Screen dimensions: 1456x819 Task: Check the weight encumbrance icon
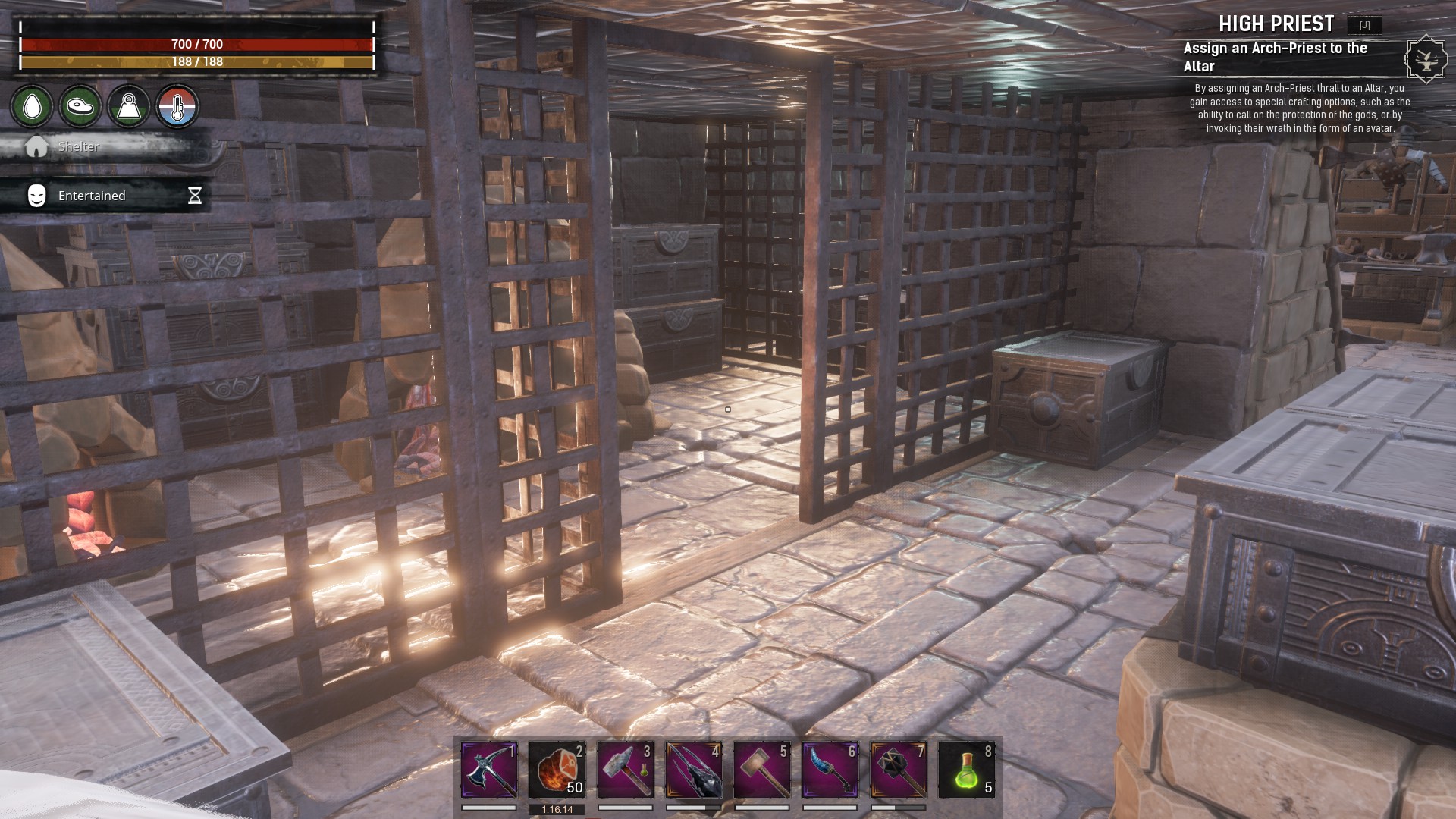coord(129,106)
